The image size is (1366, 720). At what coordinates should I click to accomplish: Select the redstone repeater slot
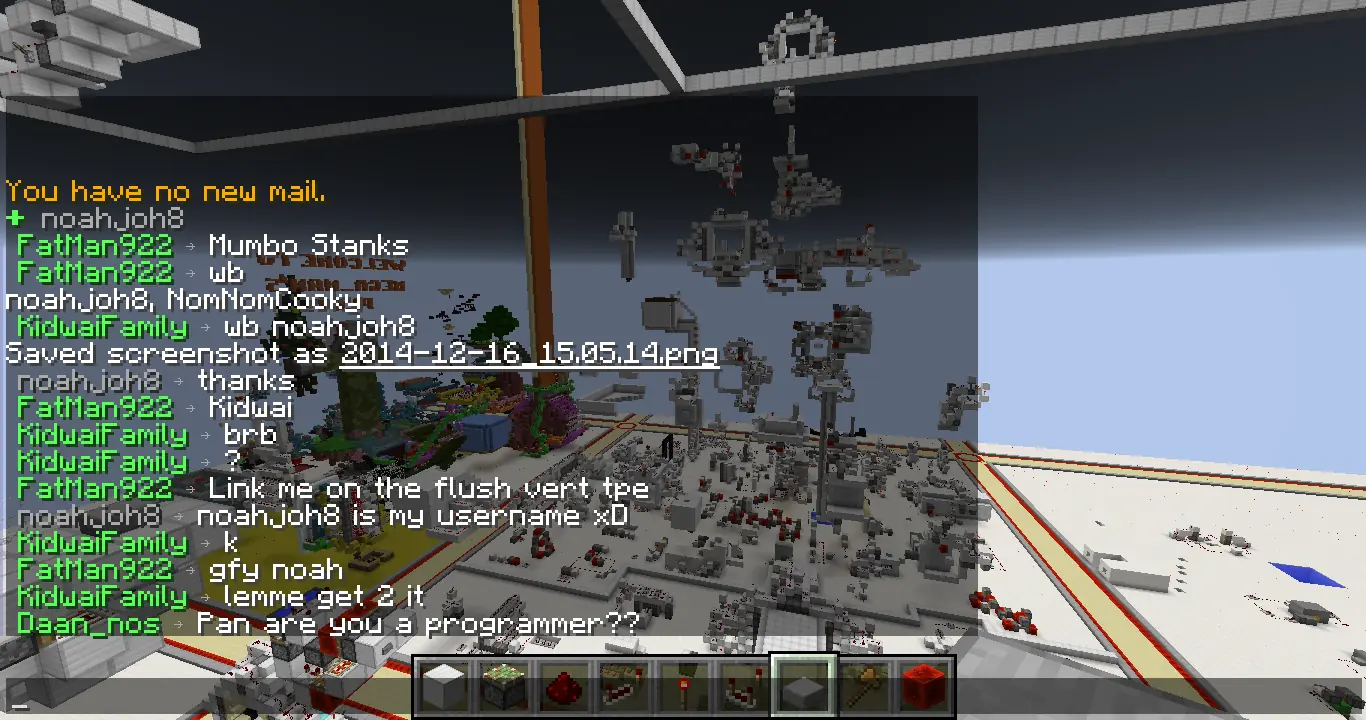pyautogui.click(x=624, y=687)
